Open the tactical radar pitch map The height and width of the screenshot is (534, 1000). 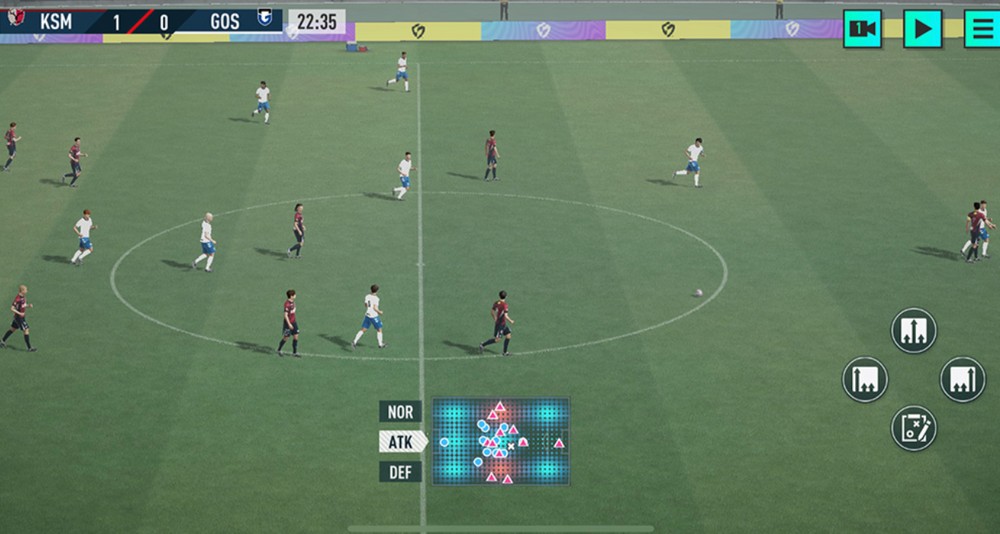tap(501, 441)
